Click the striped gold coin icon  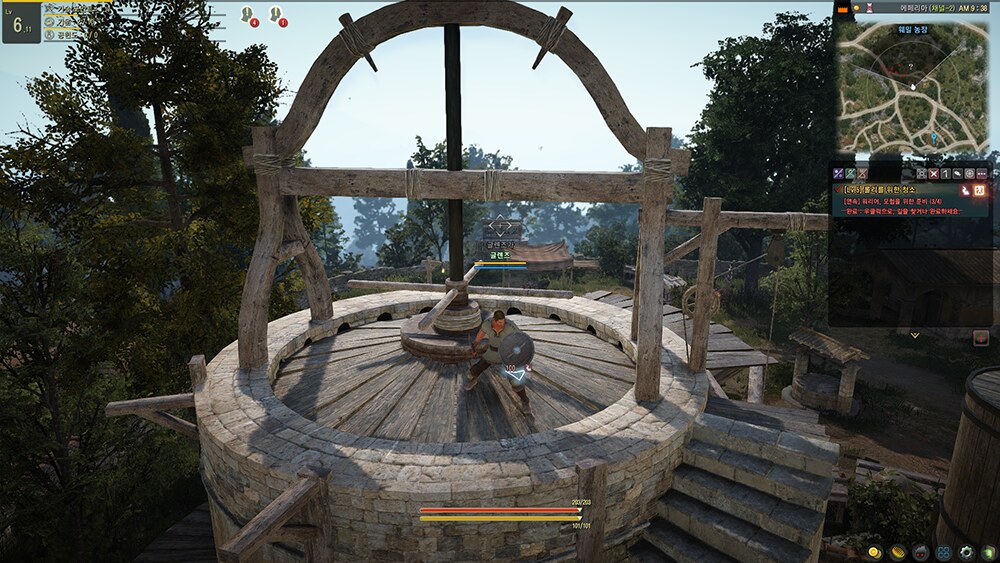pyautogui.click(x=897, y=552)
